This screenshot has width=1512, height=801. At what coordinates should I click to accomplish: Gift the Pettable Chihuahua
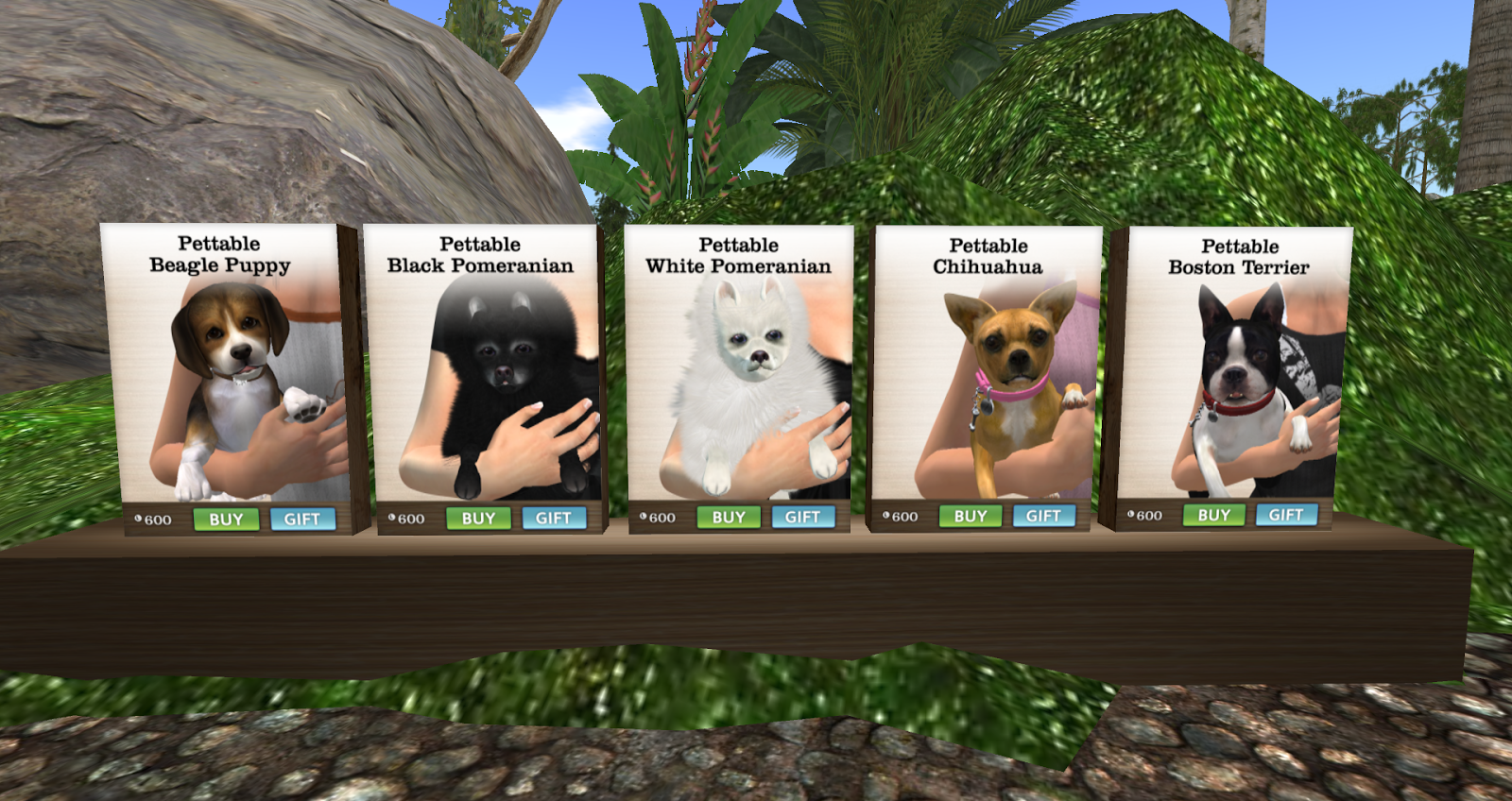pos(1042,515)
